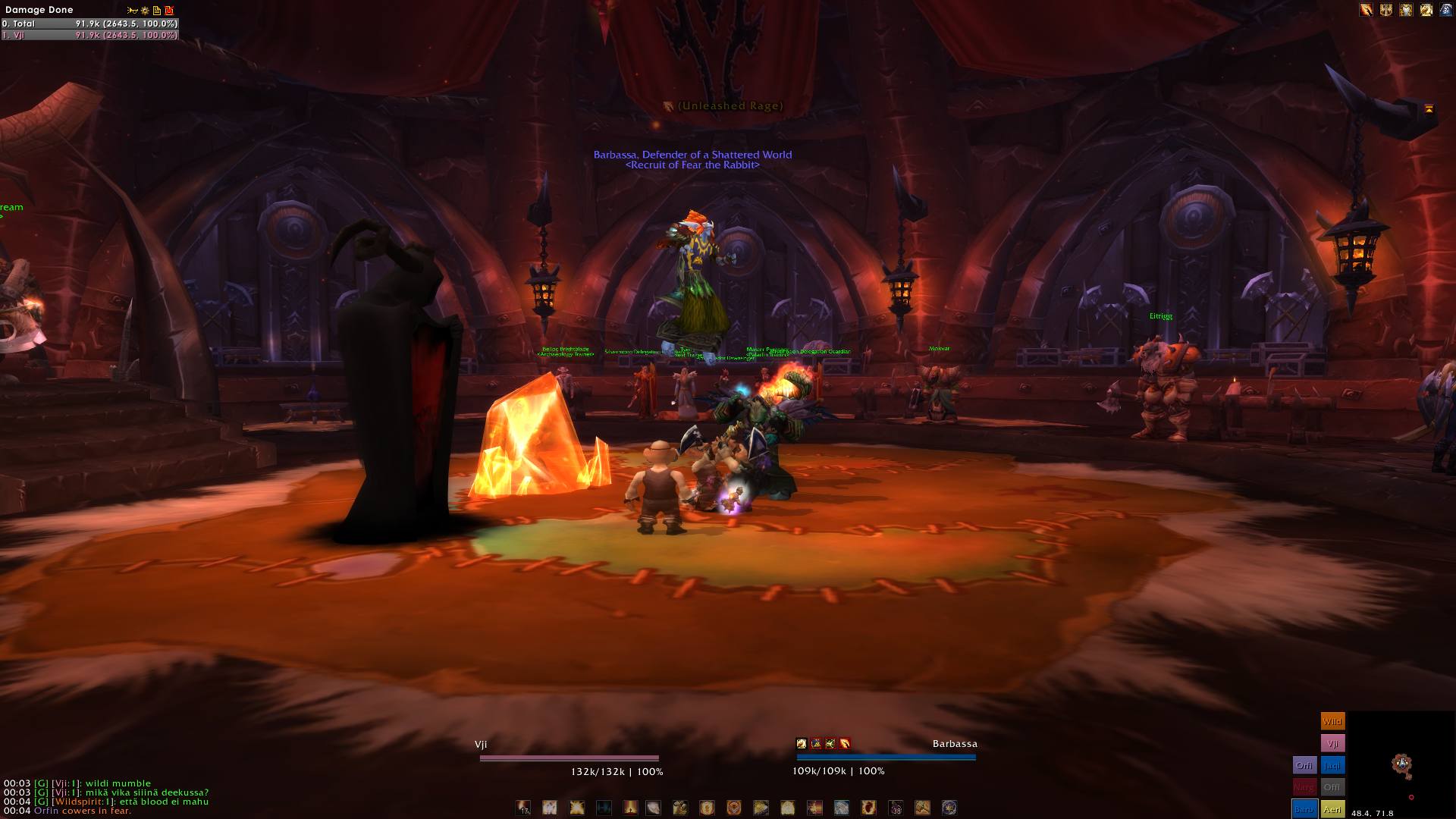Click the Barbassa target unit frame
The width and height of the screenshot is (1456, 819).
pyautogui.click(x=886, y=757)
